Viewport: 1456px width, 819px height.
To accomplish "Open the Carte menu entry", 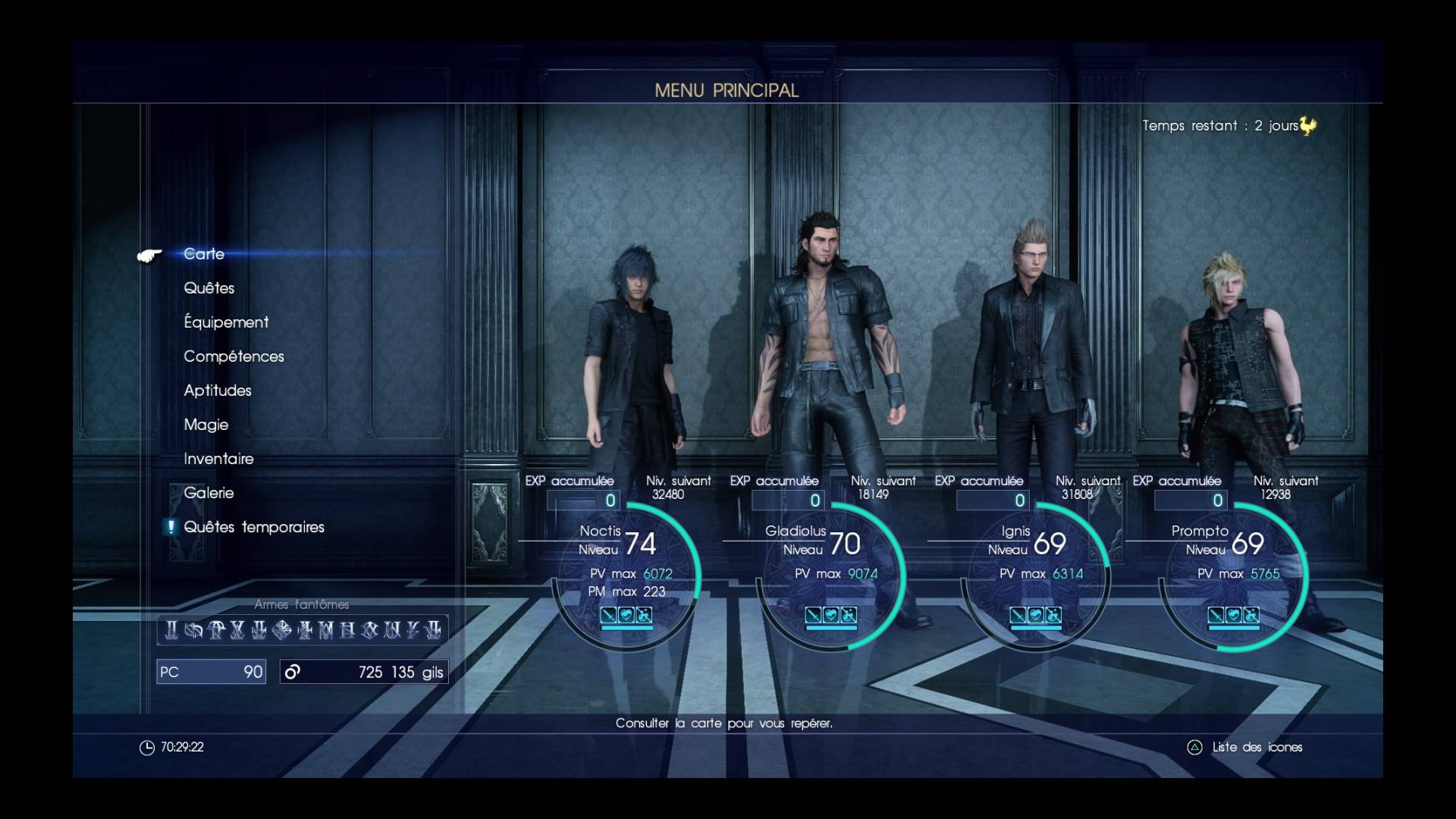I will (x=204, y=254).
